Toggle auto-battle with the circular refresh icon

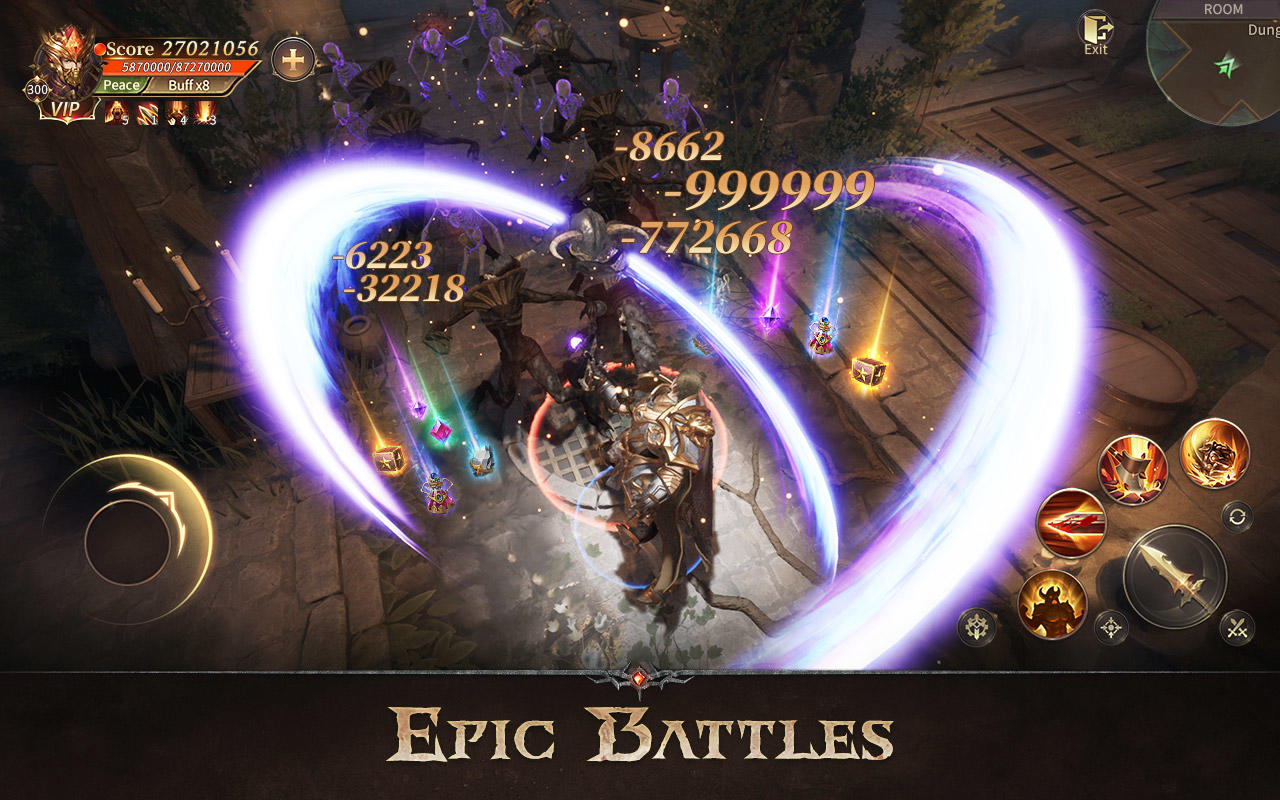tap(1238, 518)
